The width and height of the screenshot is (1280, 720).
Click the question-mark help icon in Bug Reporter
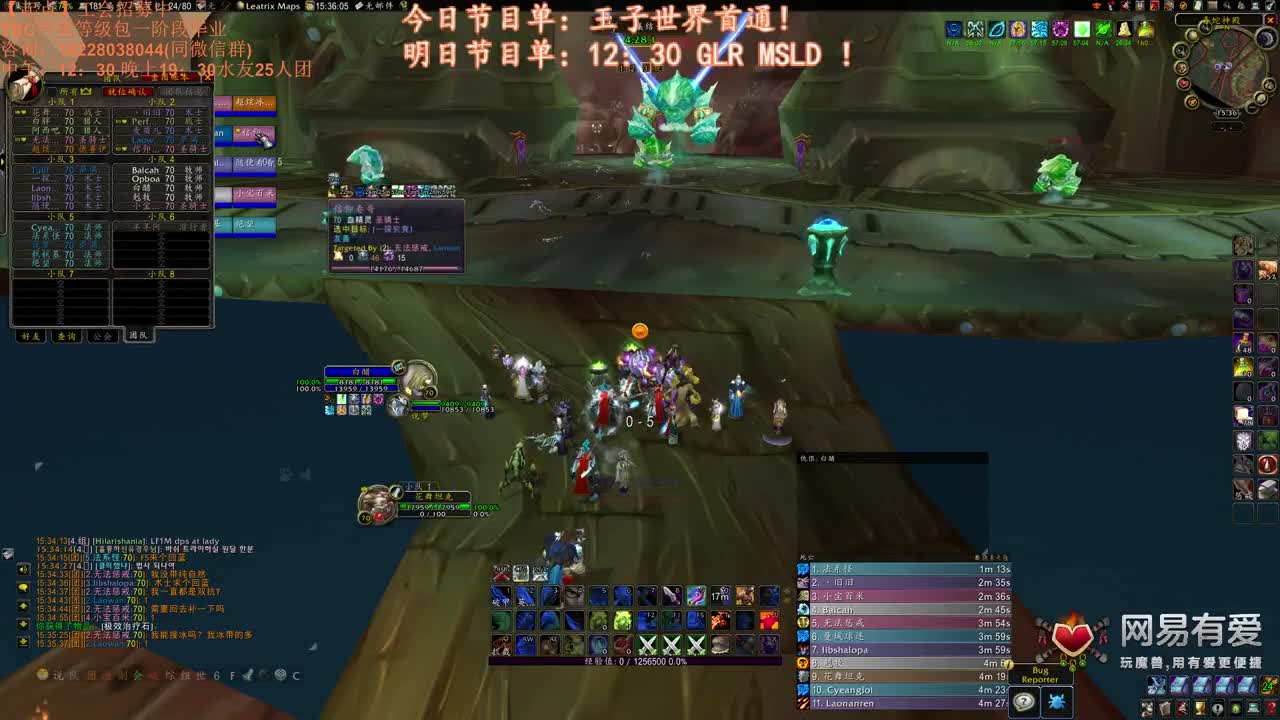point(1023,701)
